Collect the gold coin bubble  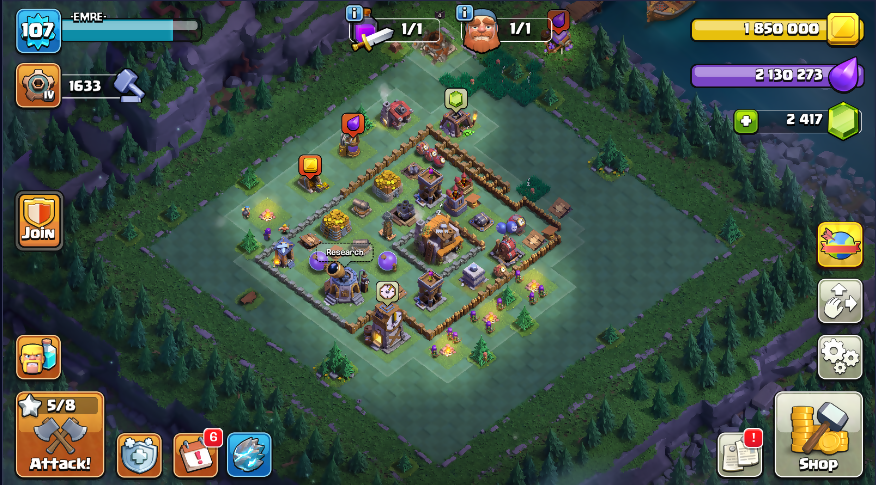310,165
